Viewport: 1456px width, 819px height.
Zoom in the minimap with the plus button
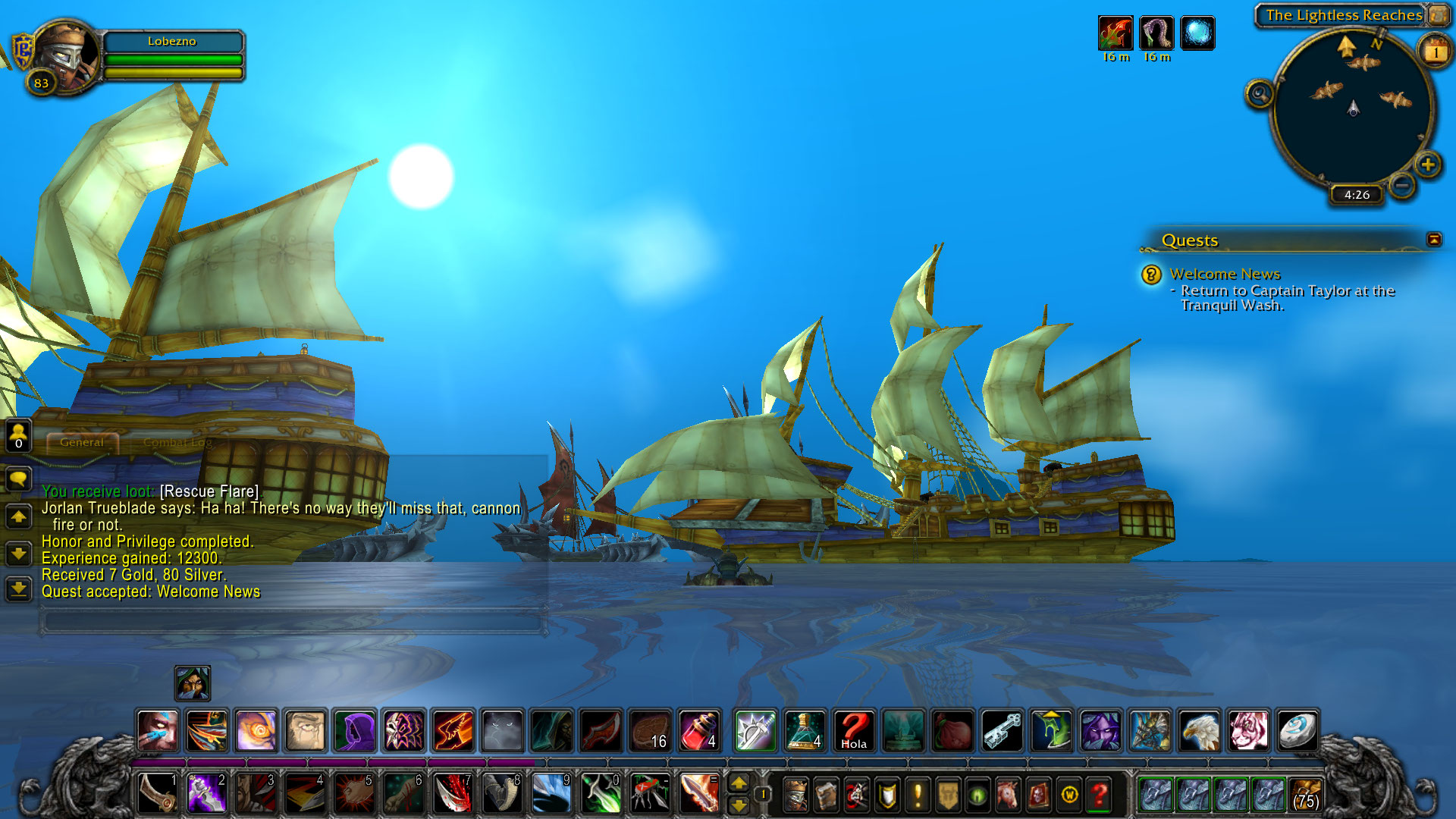point(1428,165)
